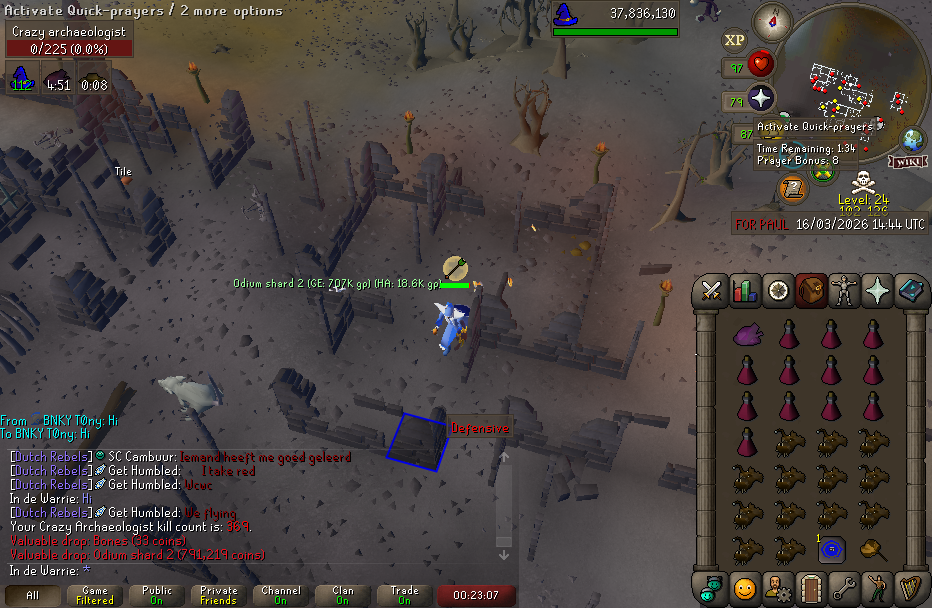Open the Logout door tab
The image size is (932, 608).
(811, 588)
